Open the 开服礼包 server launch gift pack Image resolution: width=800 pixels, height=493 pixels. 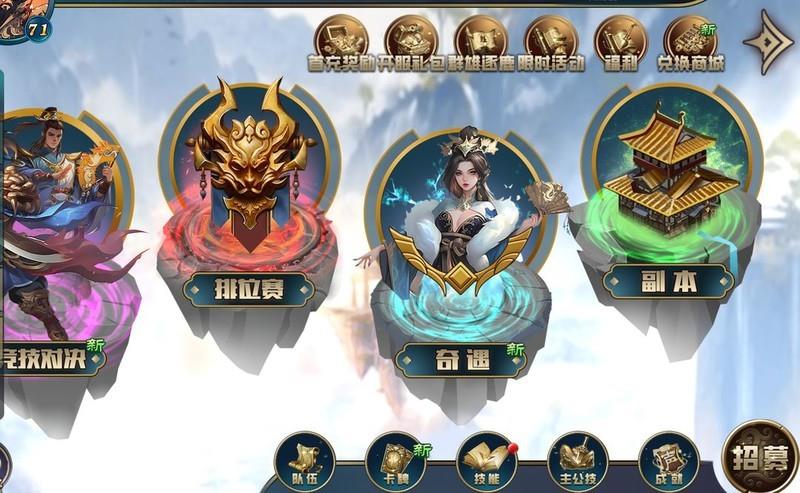[x=411, y=42]
